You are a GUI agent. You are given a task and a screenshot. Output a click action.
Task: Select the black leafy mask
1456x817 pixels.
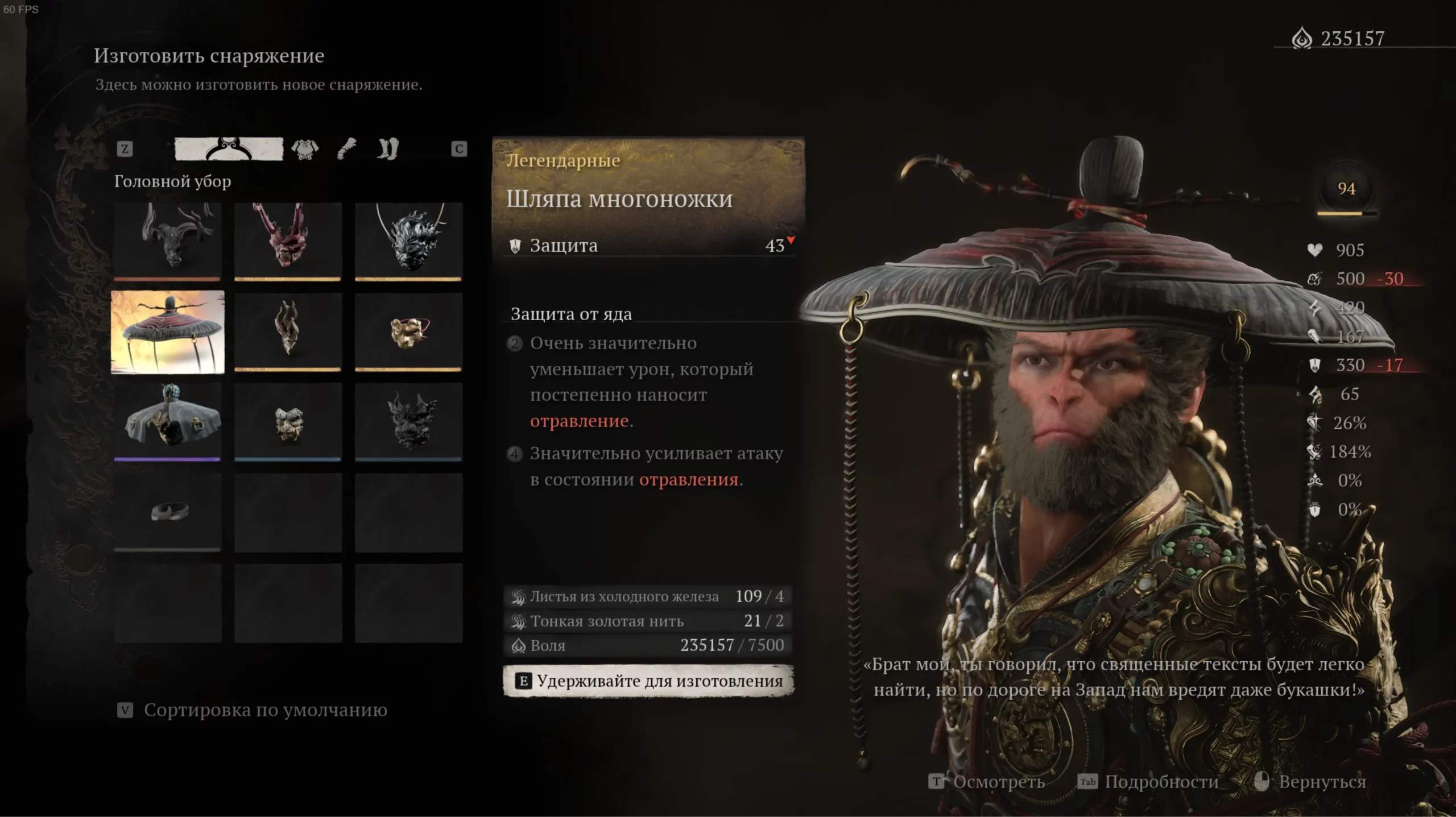click(408, 421)
